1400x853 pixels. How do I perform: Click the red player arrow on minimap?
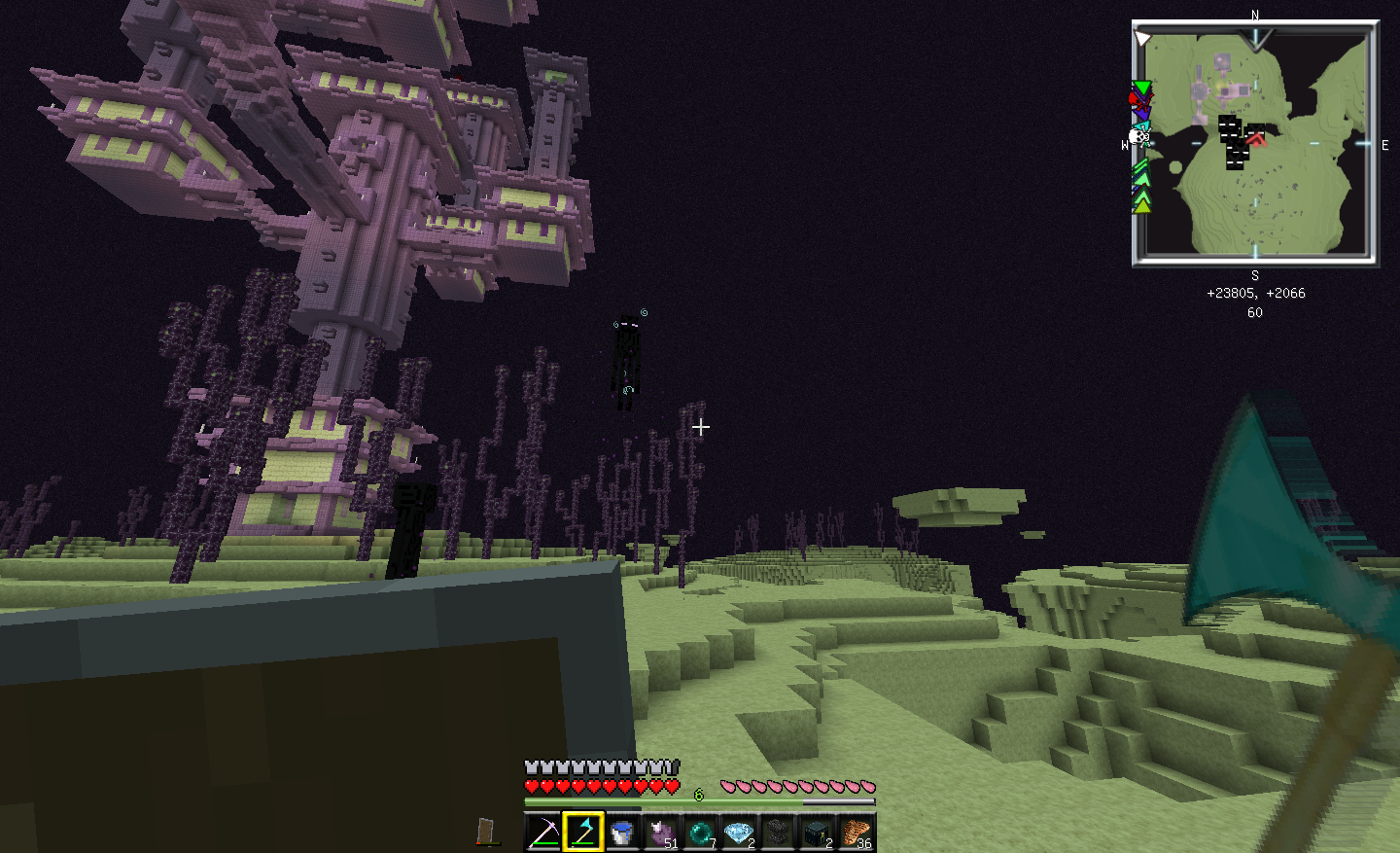point(1256,139)
